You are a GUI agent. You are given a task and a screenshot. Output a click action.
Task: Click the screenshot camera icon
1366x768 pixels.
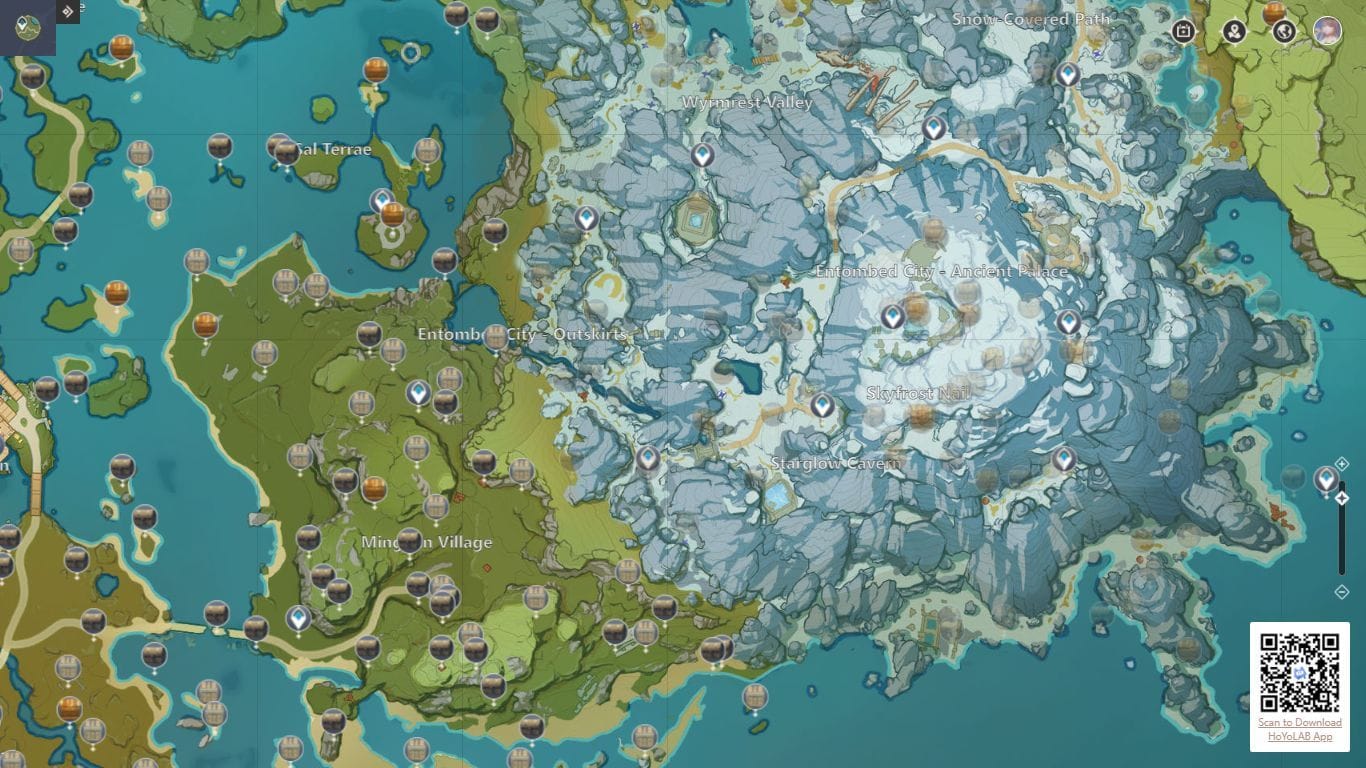coord(1183,30)
